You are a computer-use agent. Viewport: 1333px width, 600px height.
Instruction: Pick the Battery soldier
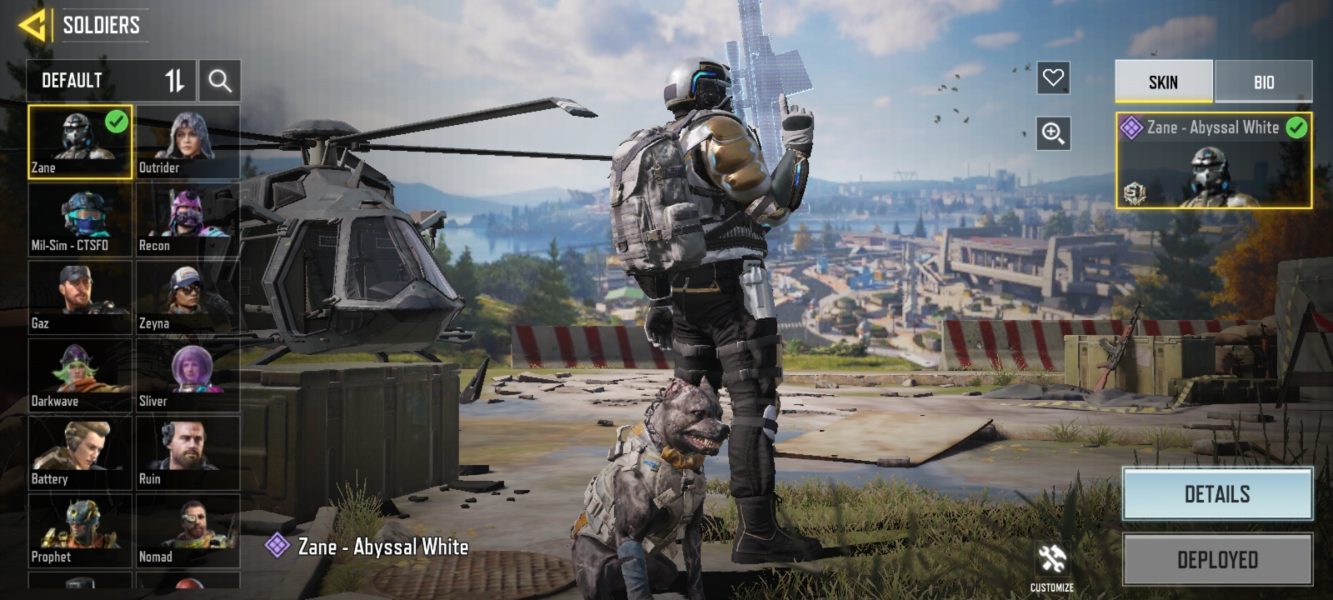80,454
